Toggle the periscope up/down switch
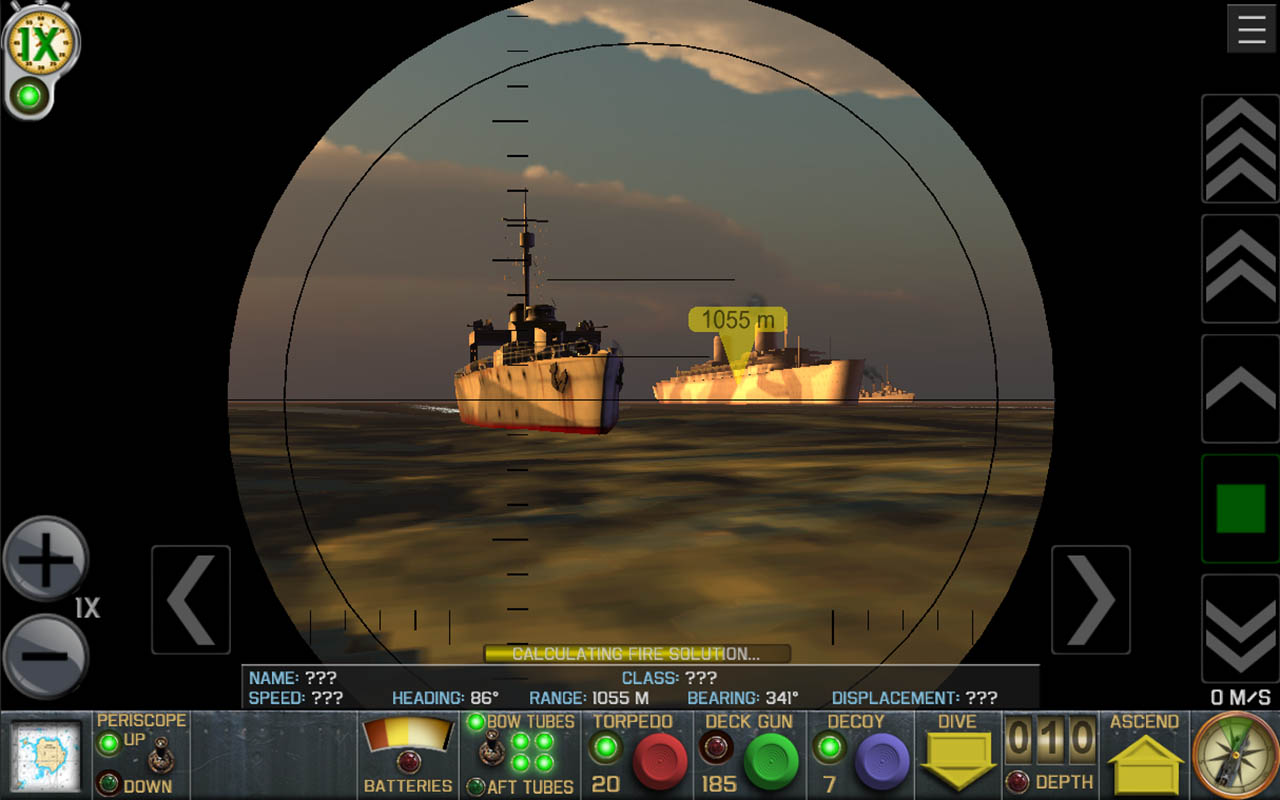The height and width of the screenshot is (800, 1280). point(160,757)
